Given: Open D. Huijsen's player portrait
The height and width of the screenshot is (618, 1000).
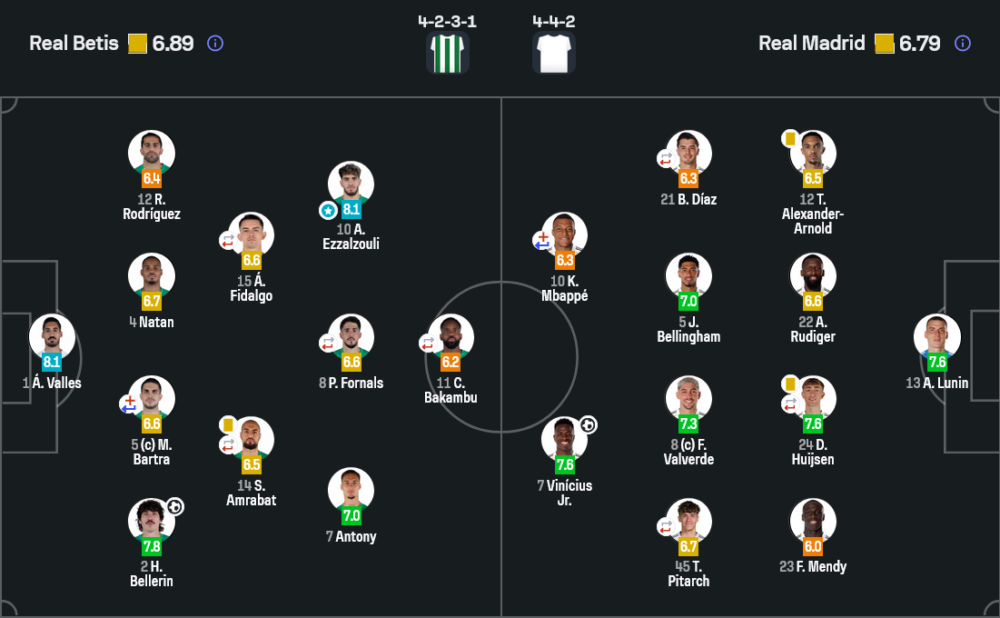Looking at the screenshot, I should (813, 400).
